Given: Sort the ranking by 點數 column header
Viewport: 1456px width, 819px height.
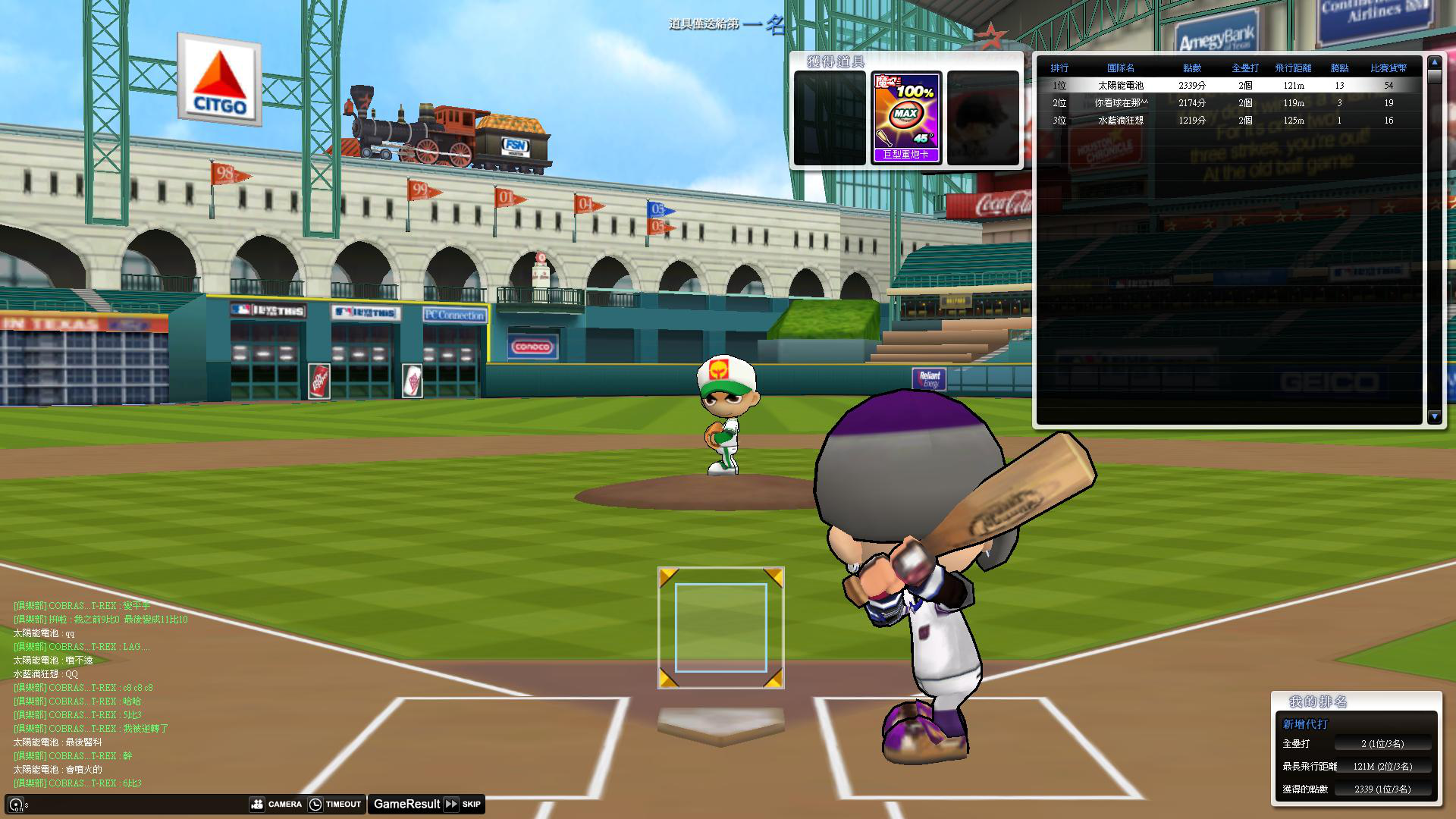Looking at the screenshot, I should 1191,68.
